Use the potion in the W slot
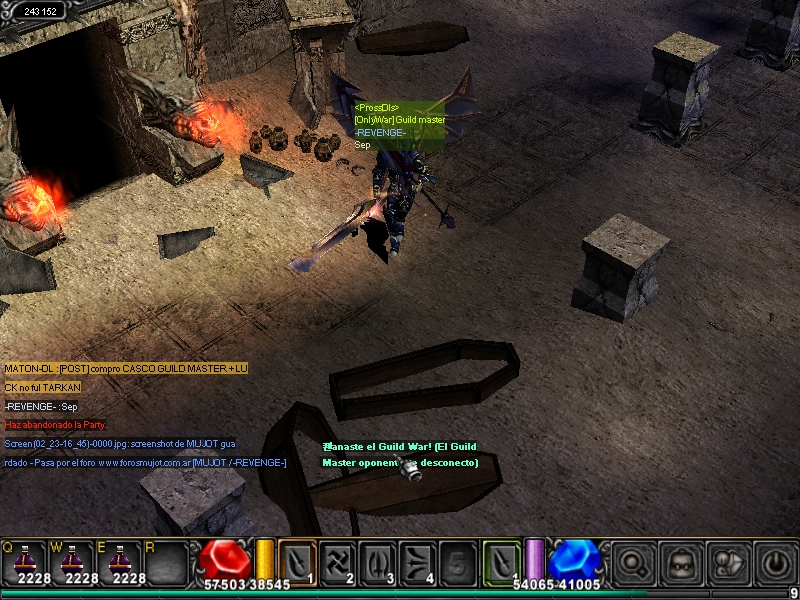 (72, 561)
